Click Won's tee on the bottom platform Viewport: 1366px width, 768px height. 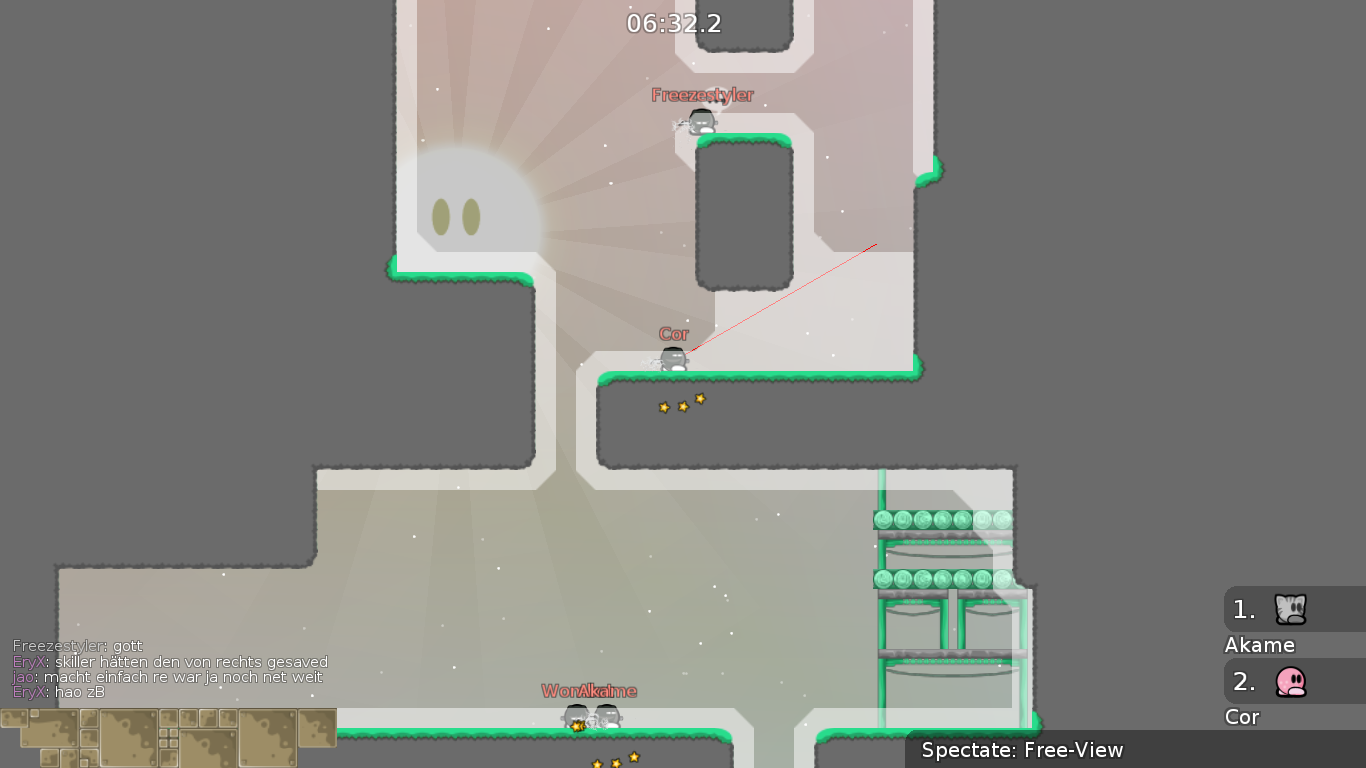coord(578,714)
